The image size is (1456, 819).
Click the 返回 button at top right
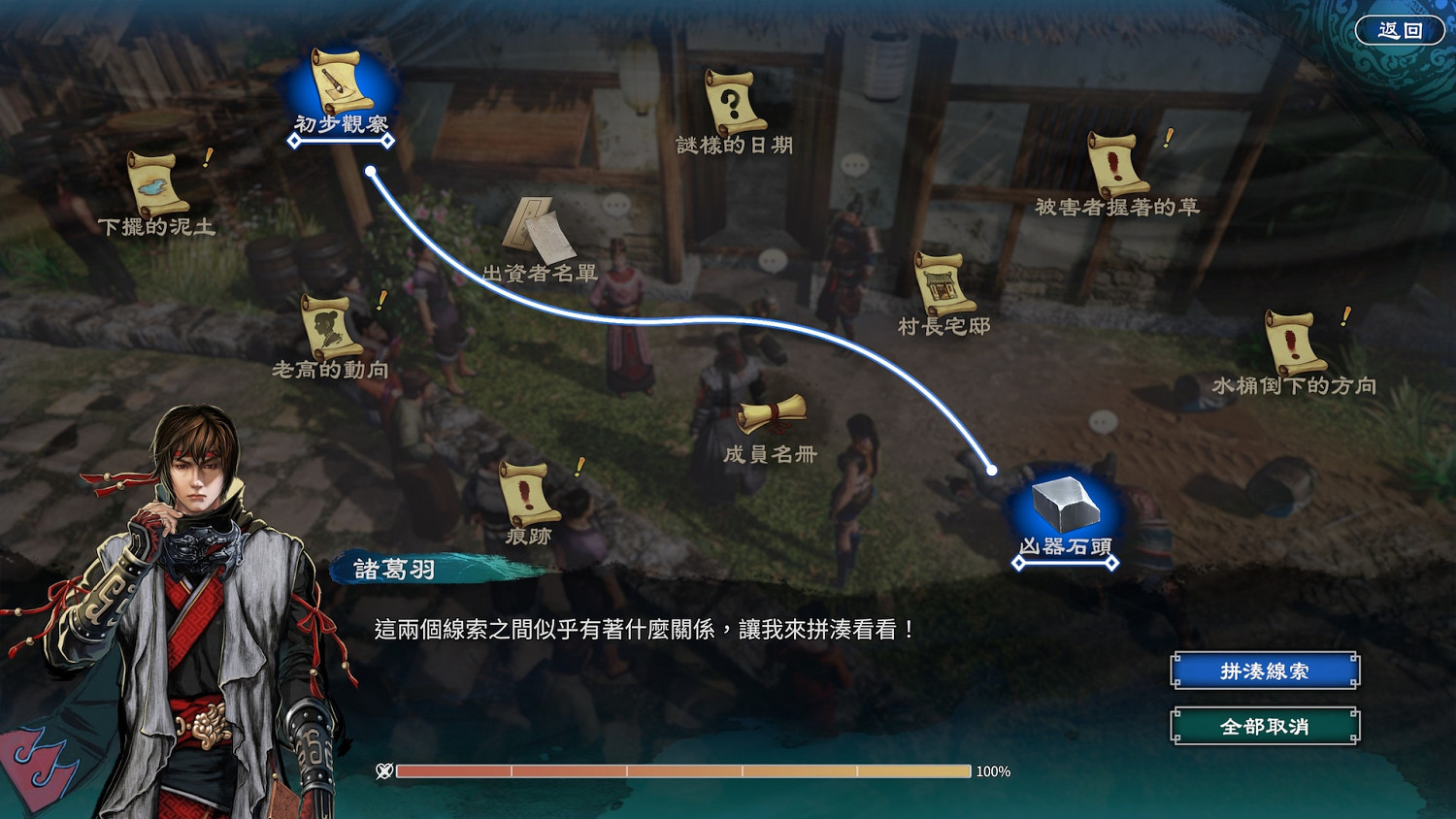(x=1401, y=30)
